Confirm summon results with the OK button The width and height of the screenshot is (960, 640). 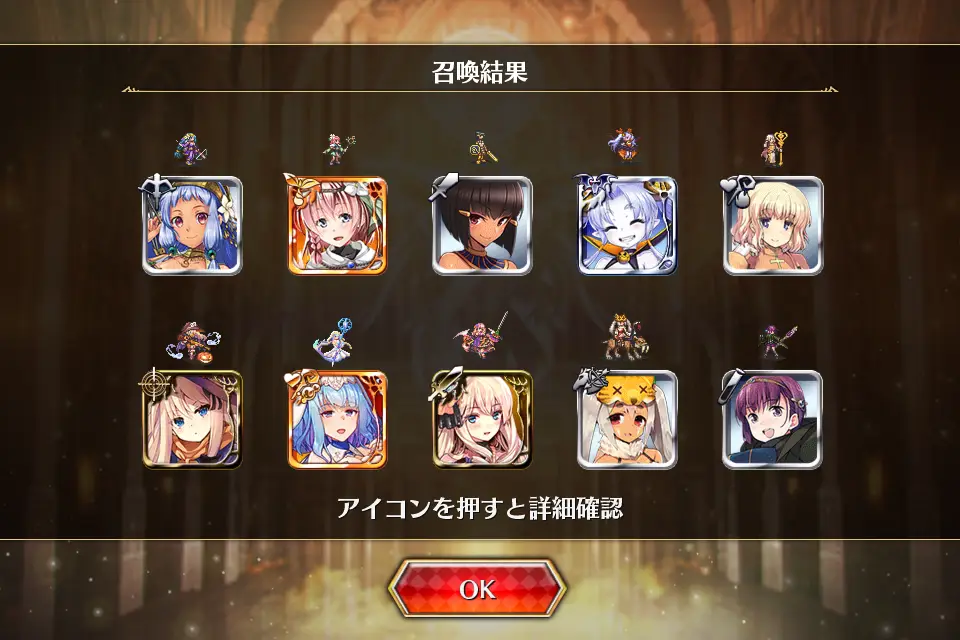point(477,589)
